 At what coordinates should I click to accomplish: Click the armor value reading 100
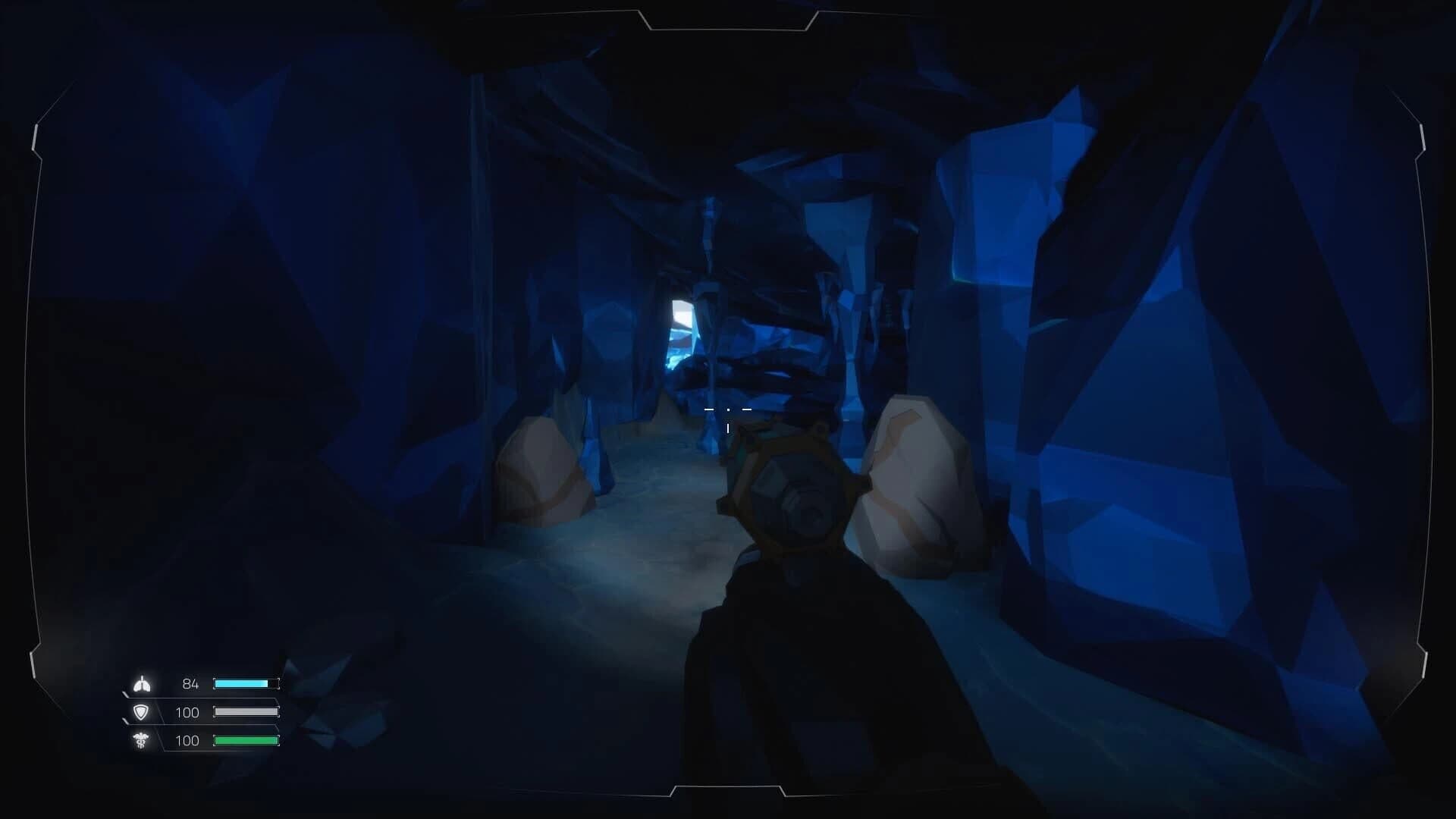click(x=187, y=712)
